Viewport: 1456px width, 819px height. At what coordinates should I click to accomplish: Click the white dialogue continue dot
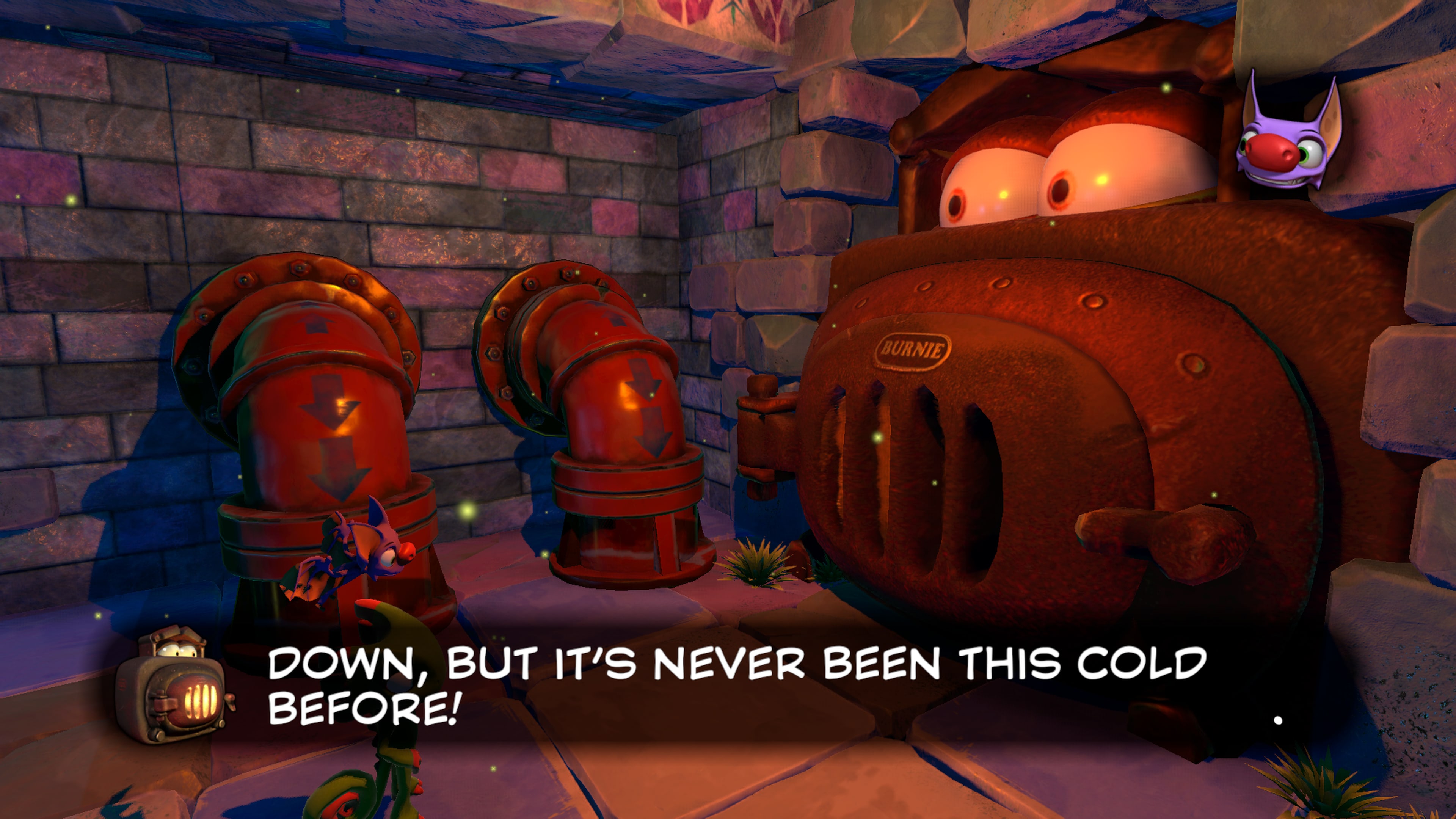(x=1278, y=720)
